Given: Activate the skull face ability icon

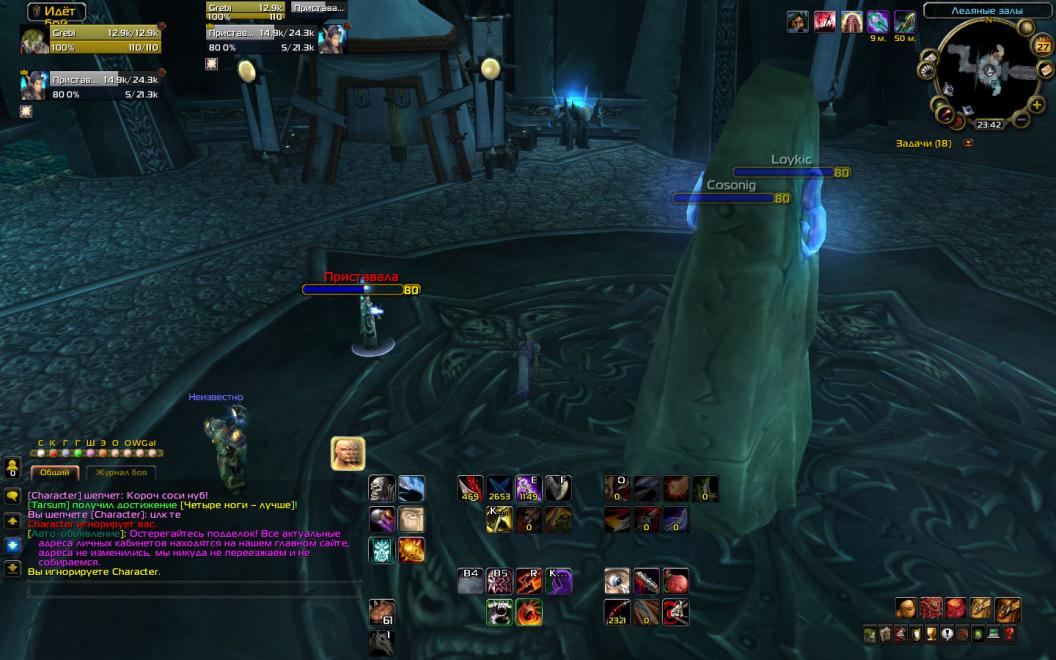Looking at the screenshot, I should coord(382,489).
